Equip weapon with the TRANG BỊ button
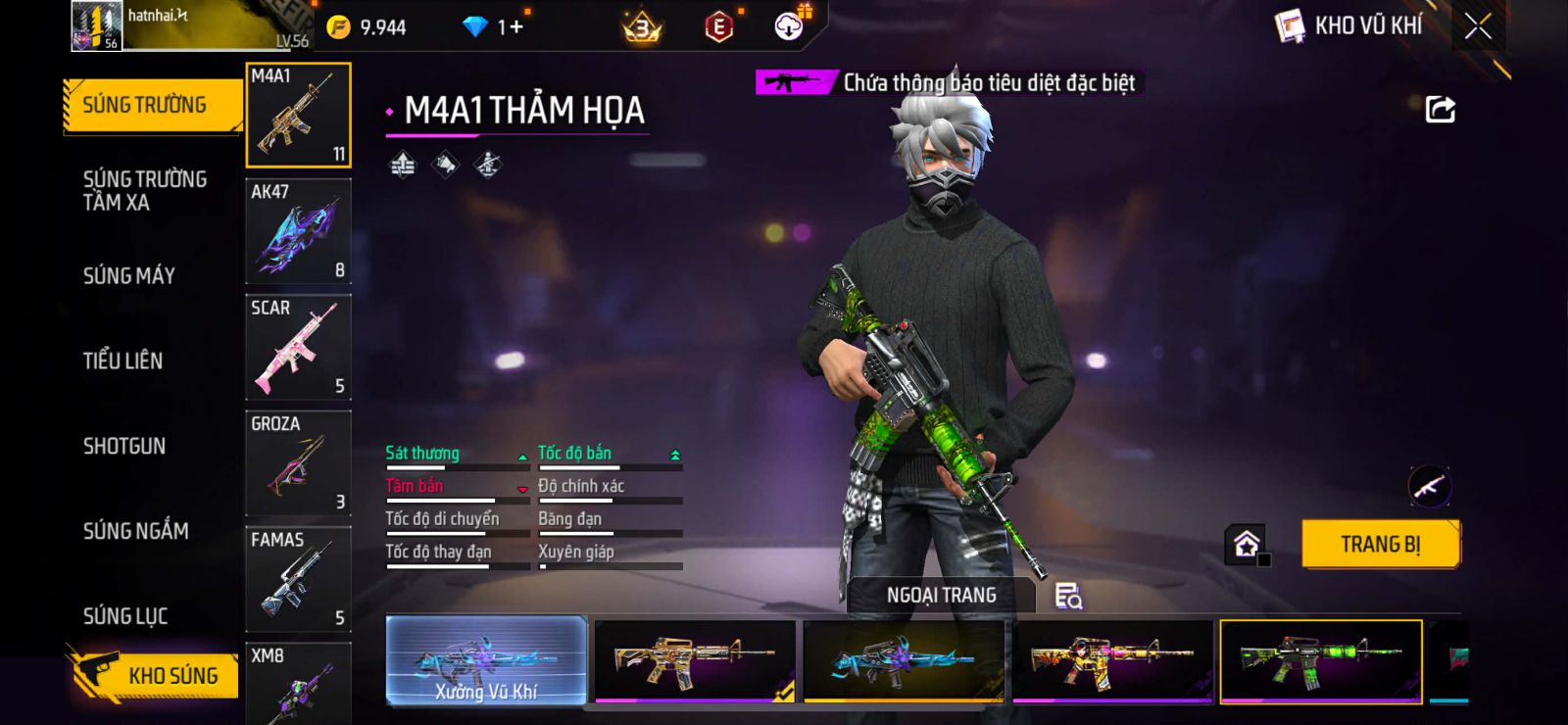The width and height of the screenshot is (1568, 725). click(x=1380, y=544)
